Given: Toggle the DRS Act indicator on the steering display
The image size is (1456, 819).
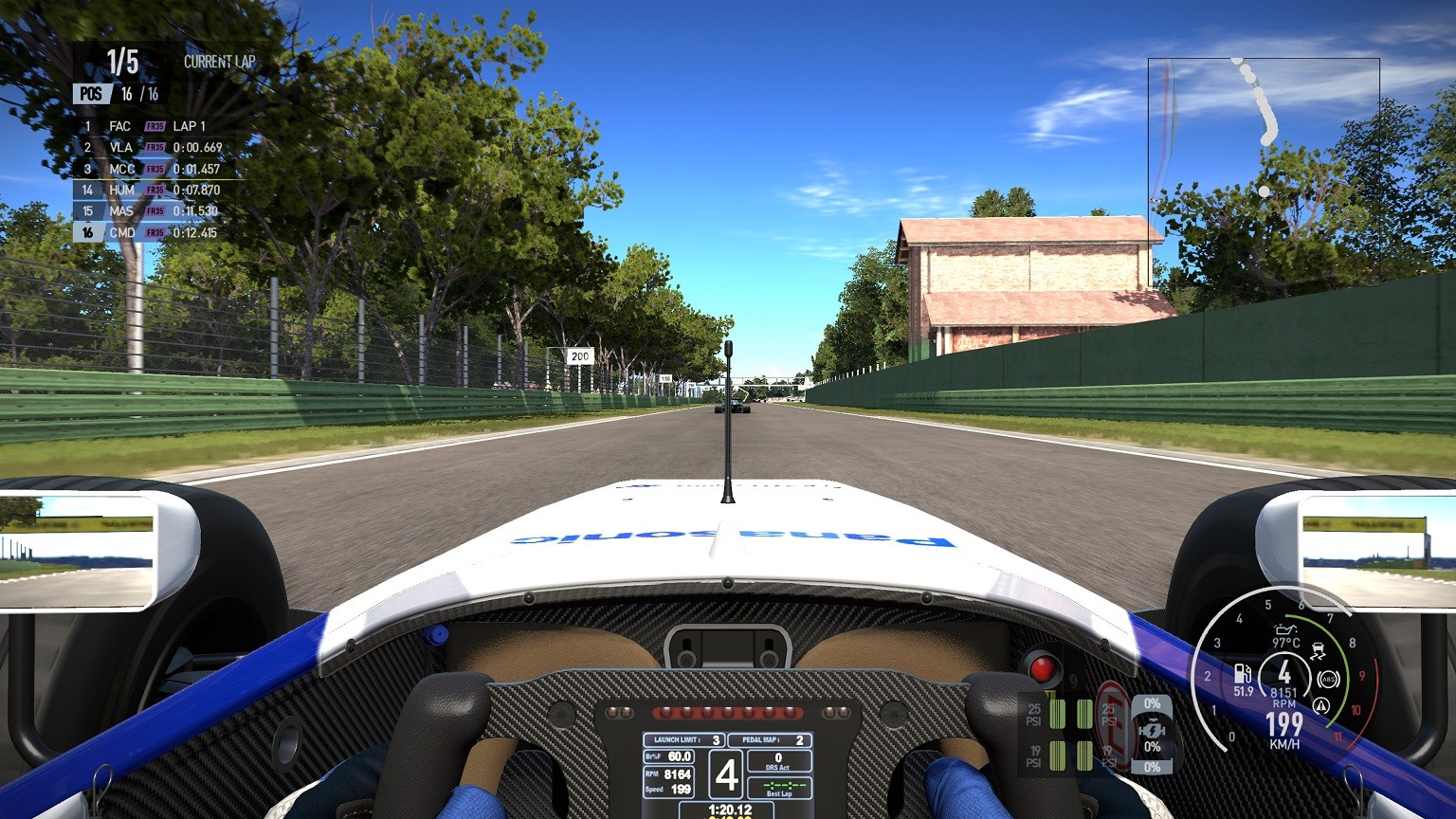Looking at the screenshot, I should coord(779,760).
